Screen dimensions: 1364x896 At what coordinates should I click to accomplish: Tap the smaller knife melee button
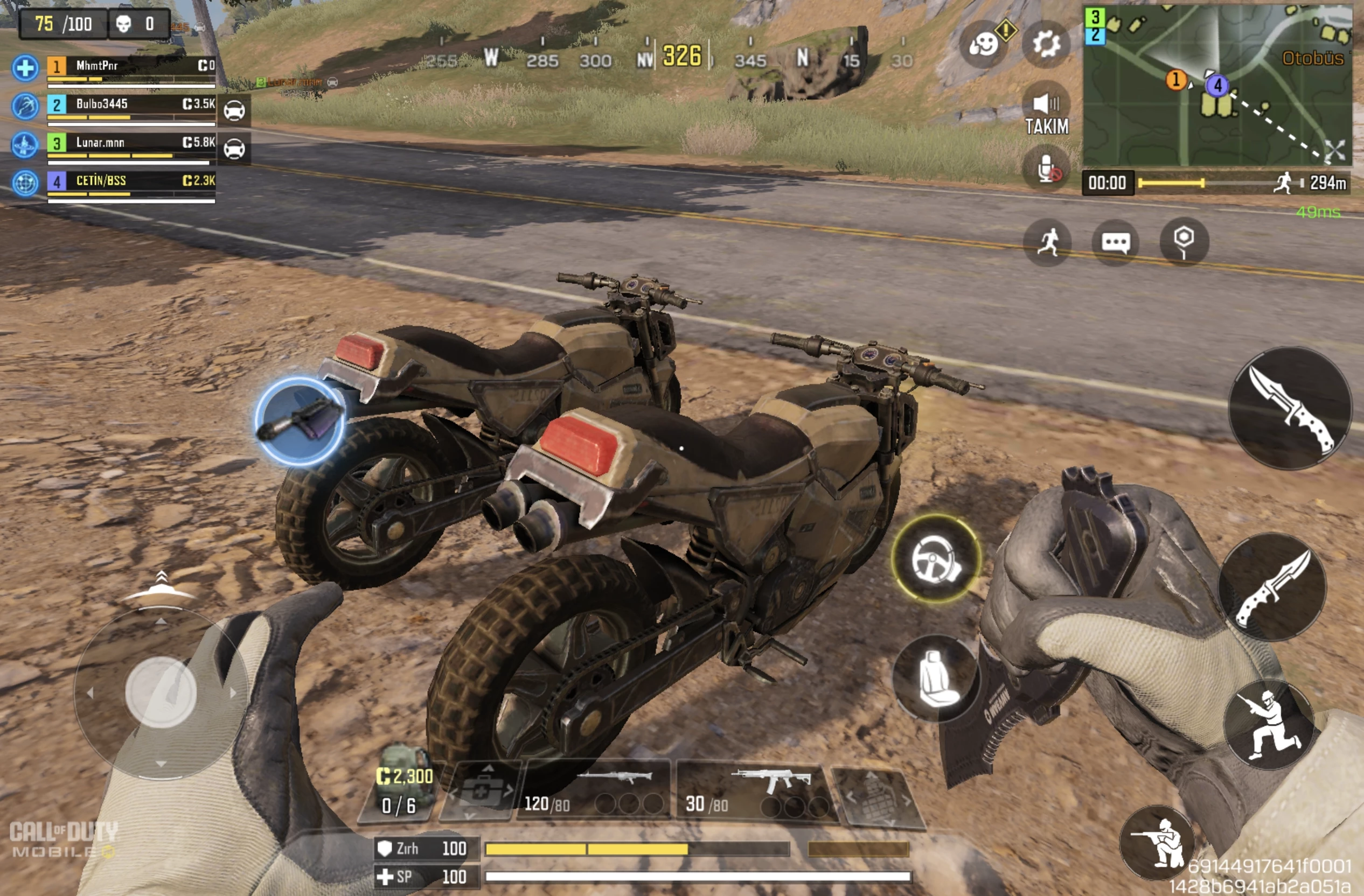pos(1272,586)
